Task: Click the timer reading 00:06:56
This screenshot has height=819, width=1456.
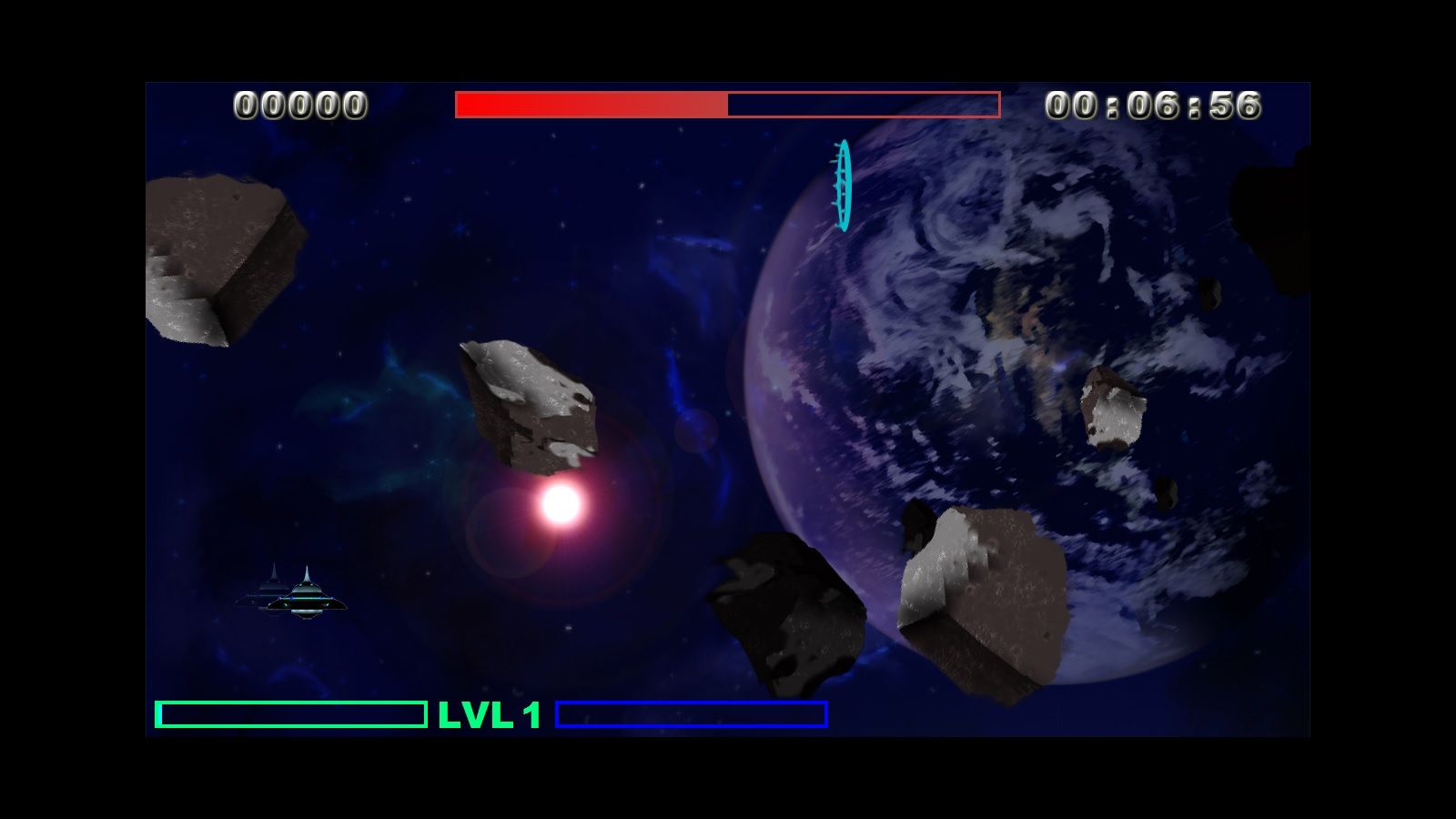Action: tap(1156, 105)
